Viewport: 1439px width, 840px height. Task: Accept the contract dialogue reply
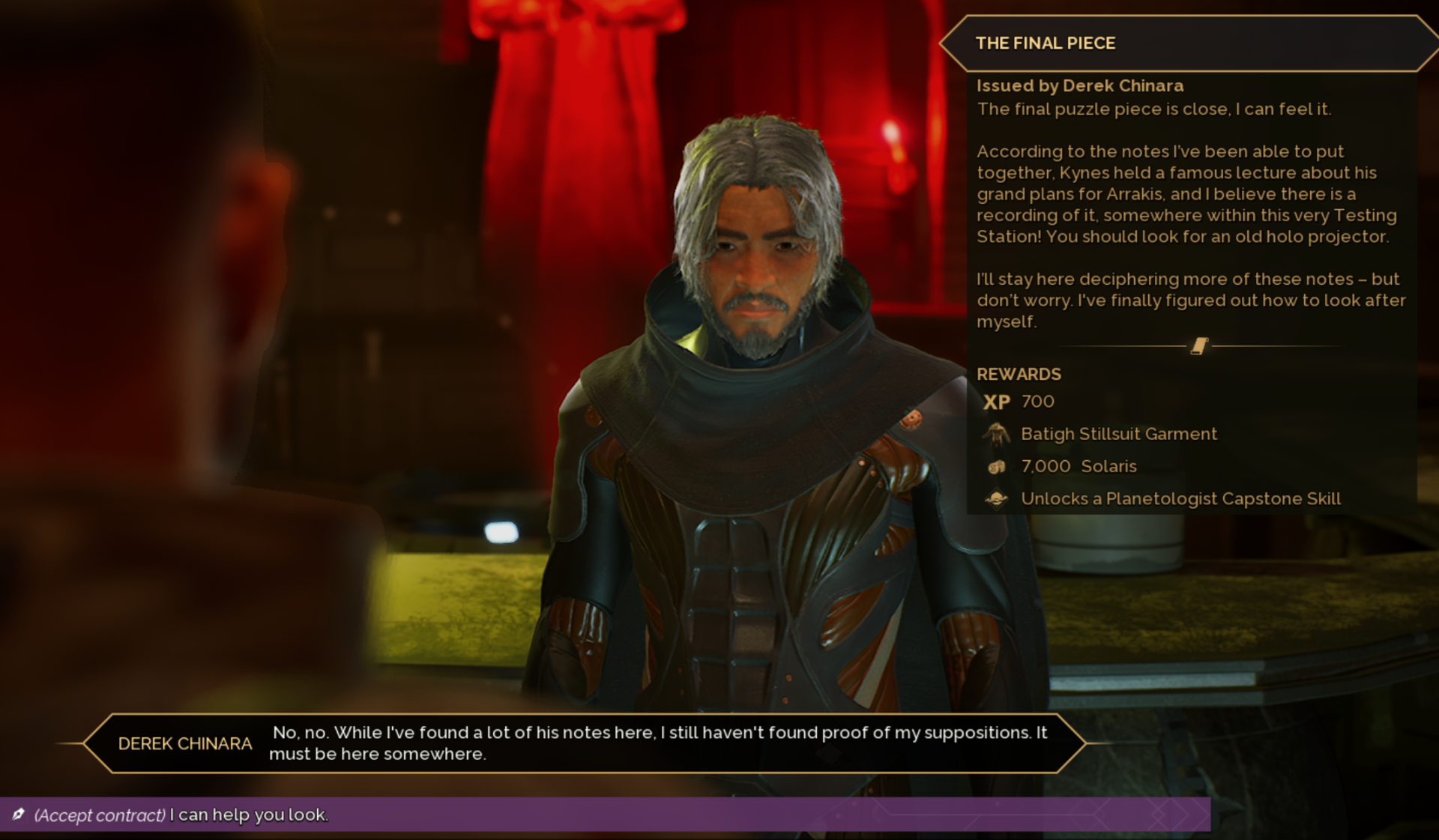coord(181,815)
